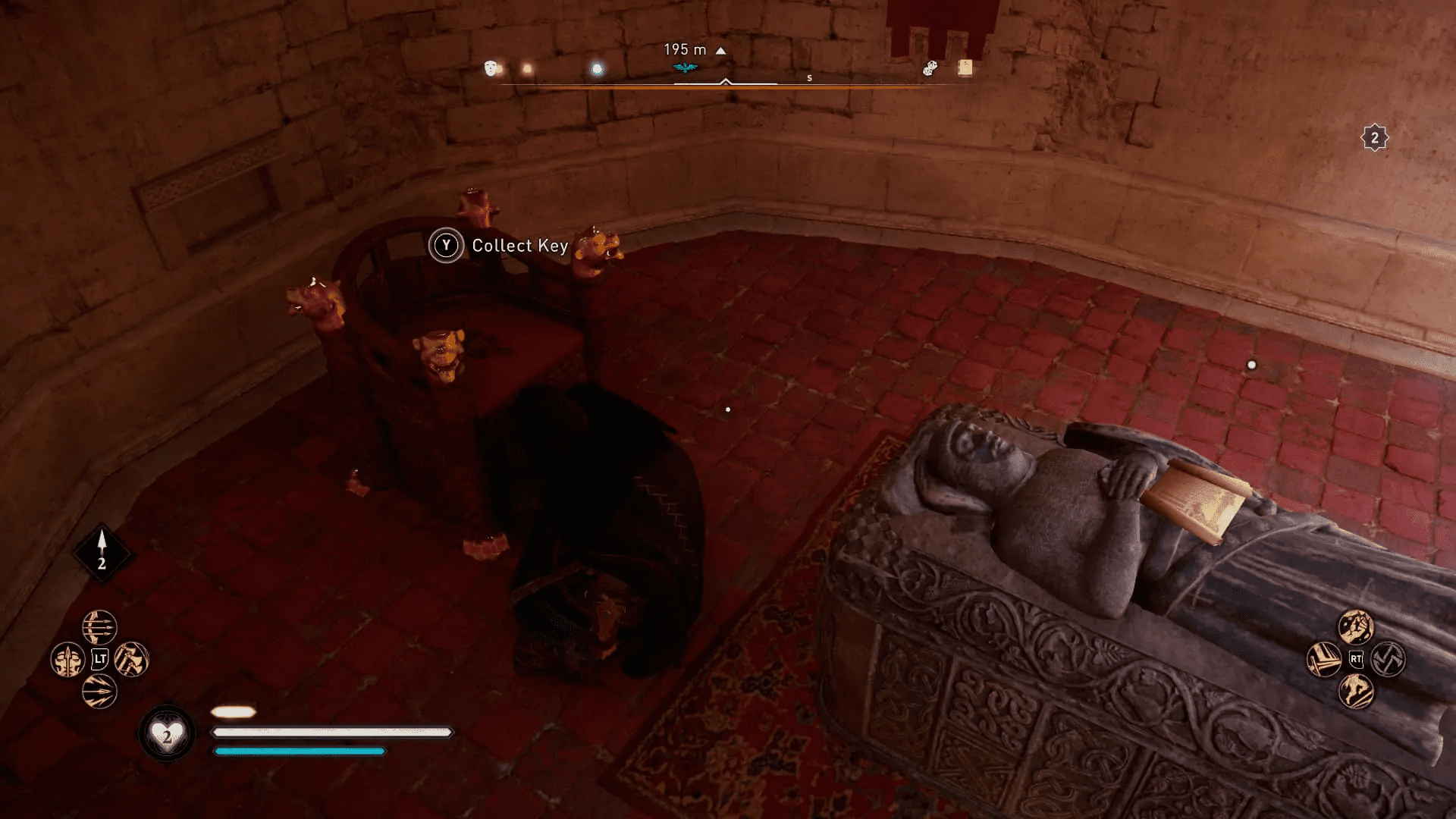Expand the 195 m waypoint arrow marker
The image size is (1456, 819).
[719, 49]
